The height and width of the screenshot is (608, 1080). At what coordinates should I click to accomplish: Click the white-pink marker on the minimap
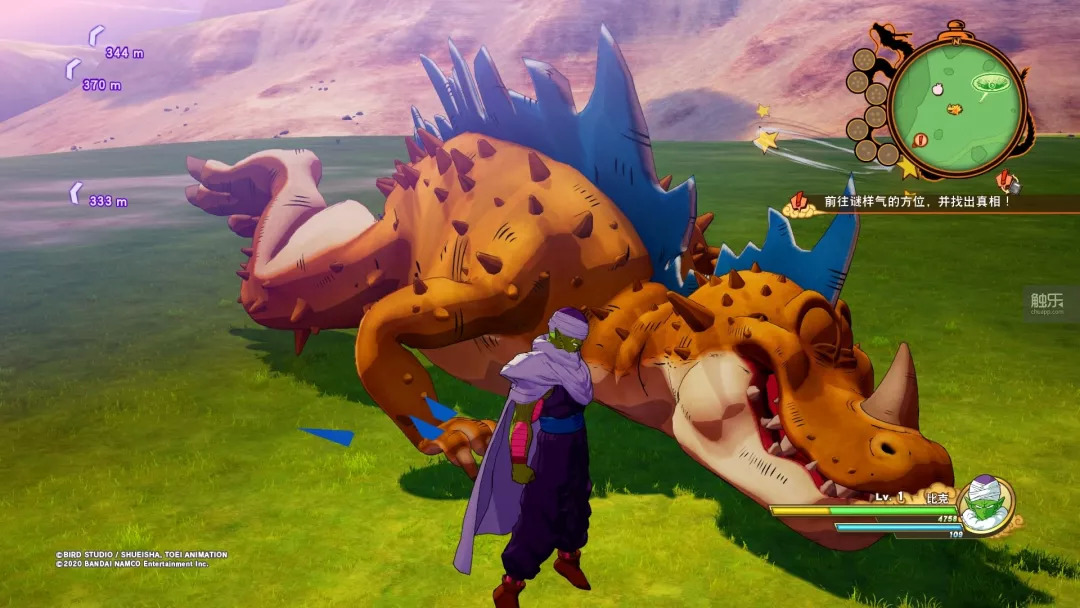click(x=938, y=89)
